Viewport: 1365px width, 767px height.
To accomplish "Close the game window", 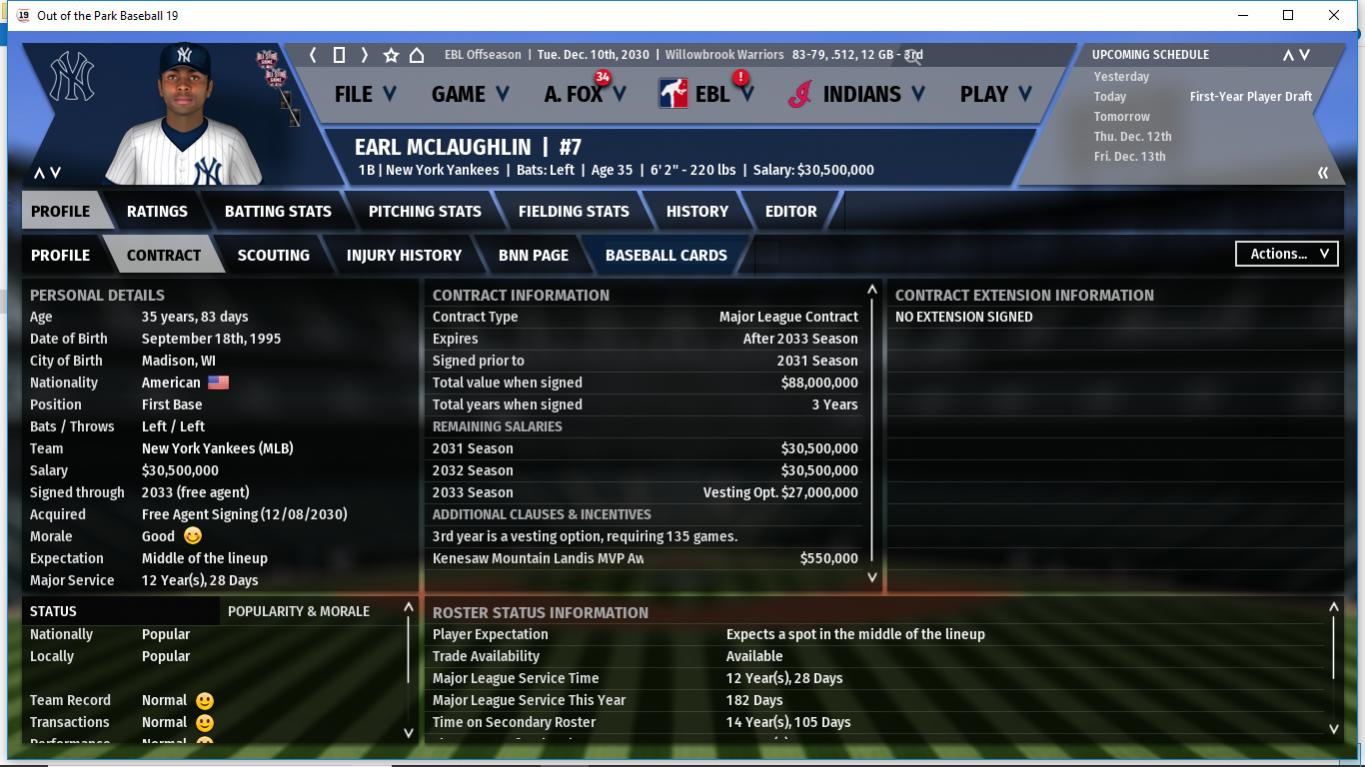I will [x=1334, y=15].
